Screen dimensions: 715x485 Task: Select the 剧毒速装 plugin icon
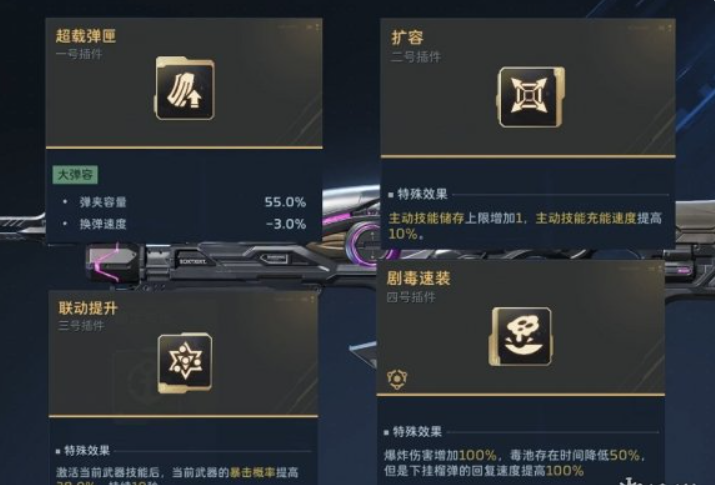pyautogui.click(x=521, y=335)
